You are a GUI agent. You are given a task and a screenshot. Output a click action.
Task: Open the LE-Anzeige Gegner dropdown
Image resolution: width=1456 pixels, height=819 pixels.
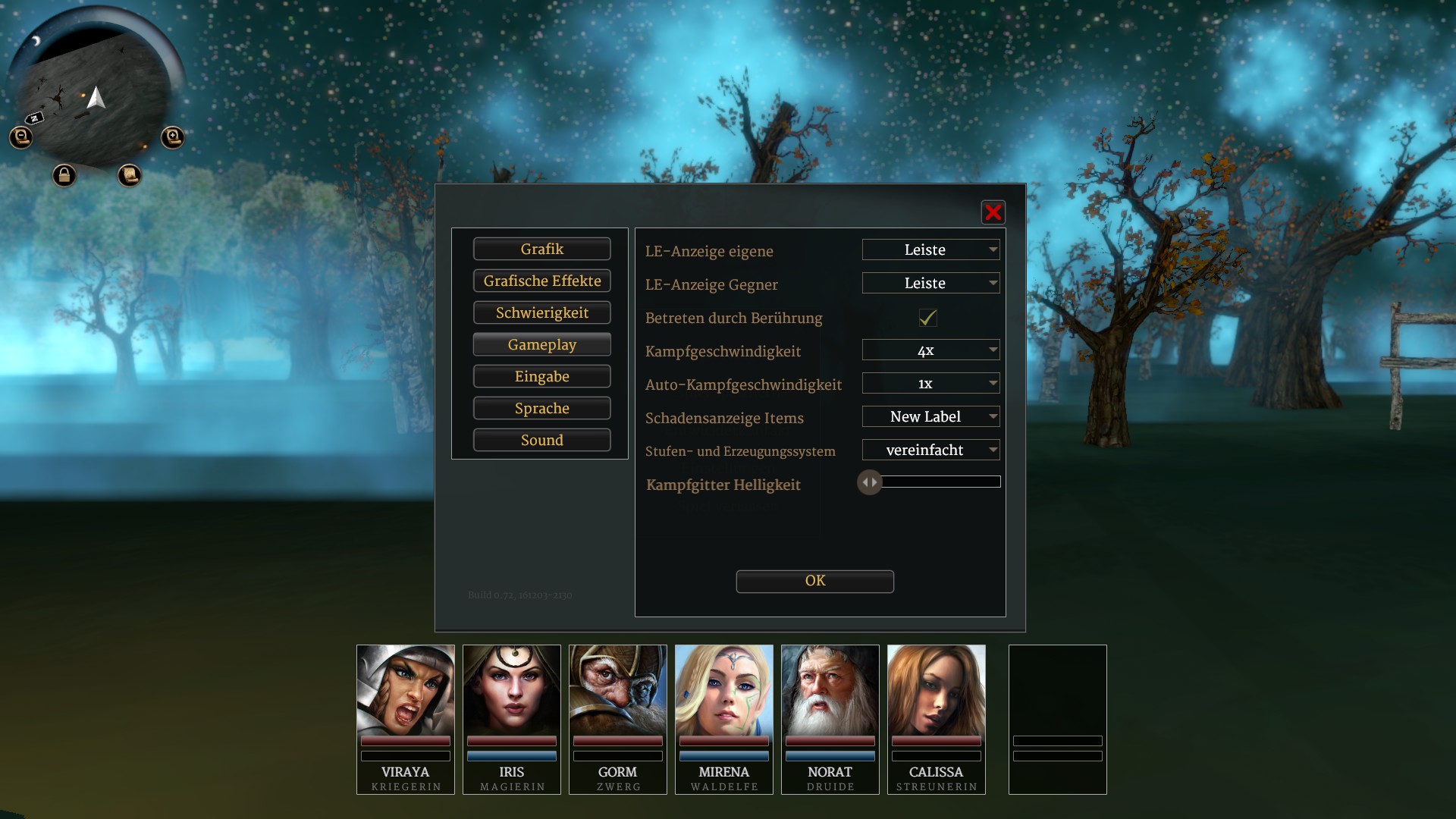(x=930, y=284)
